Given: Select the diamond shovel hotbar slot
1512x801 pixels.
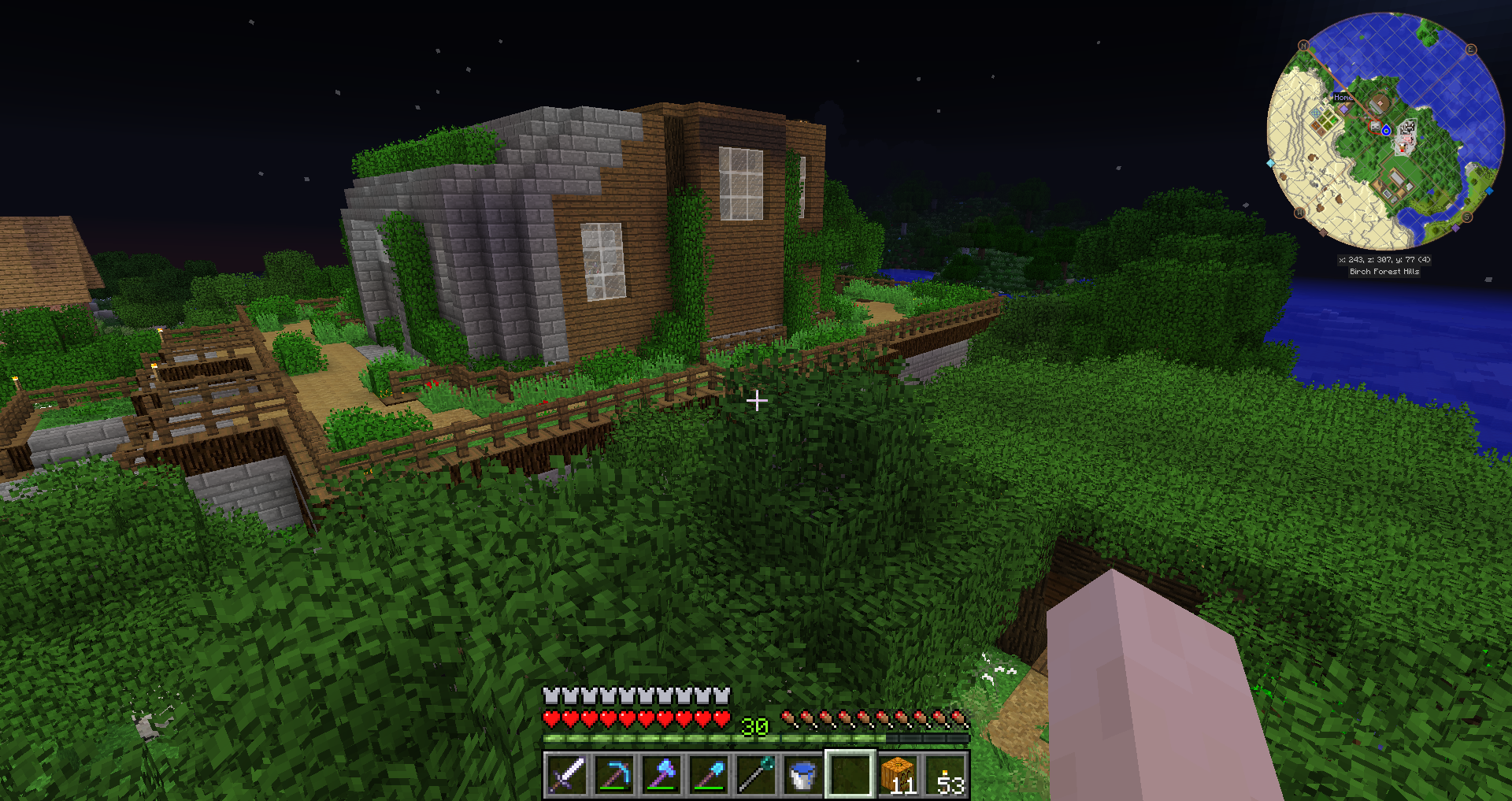Looking at the screenshot, I should [708, 775].
